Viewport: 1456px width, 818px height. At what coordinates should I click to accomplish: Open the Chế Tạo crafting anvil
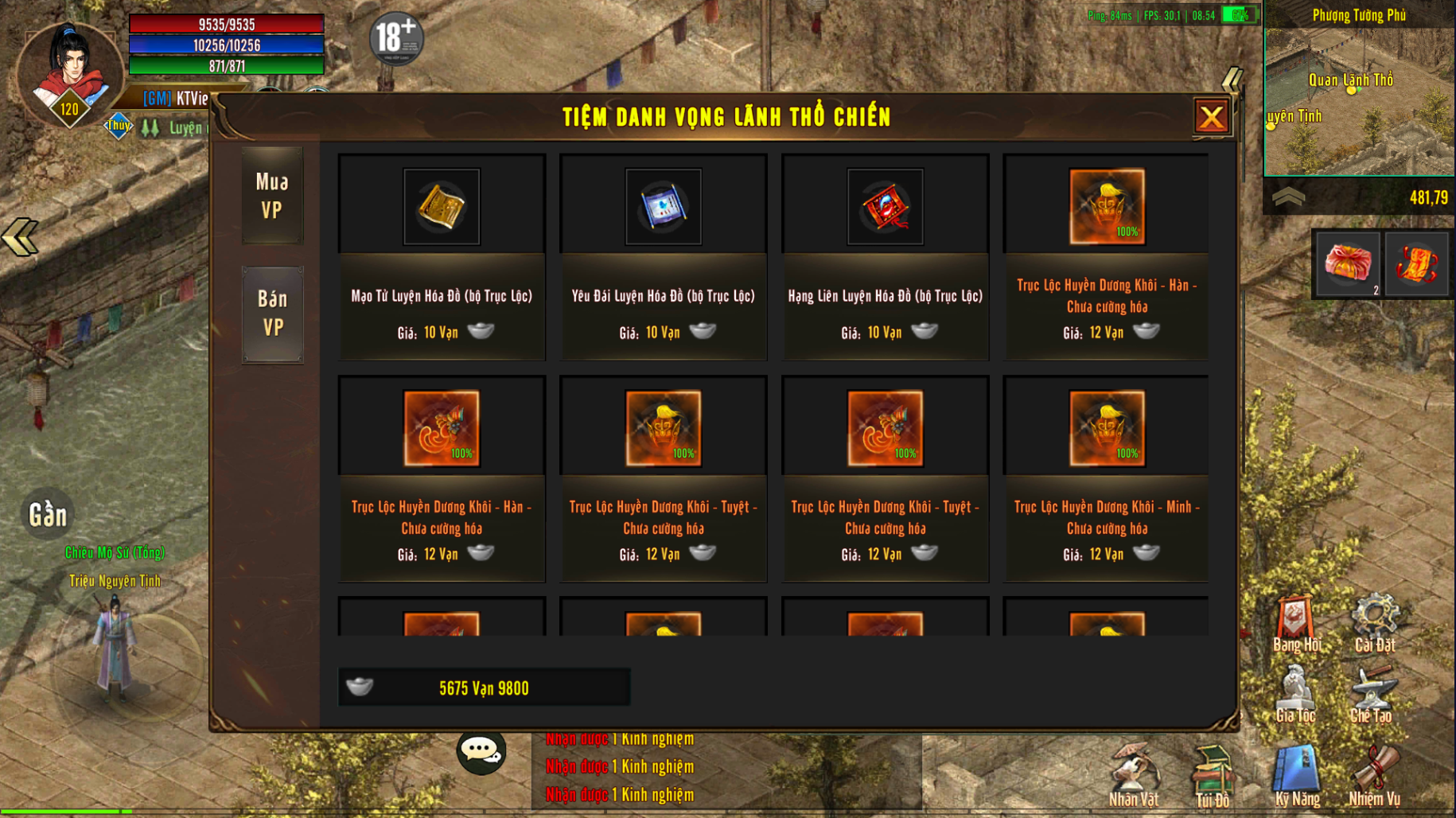coord(1372,694)
